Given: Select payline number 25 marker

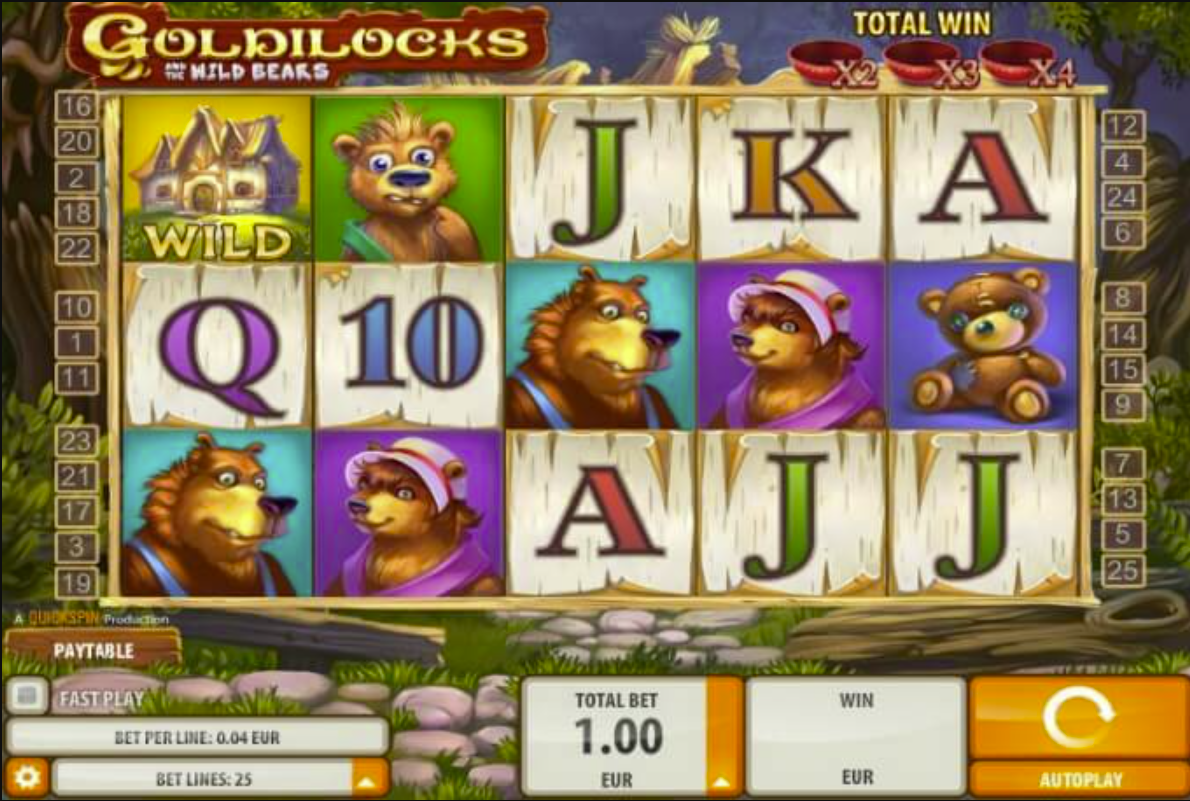Looking at the screenshot, I should pos(1122,571).
